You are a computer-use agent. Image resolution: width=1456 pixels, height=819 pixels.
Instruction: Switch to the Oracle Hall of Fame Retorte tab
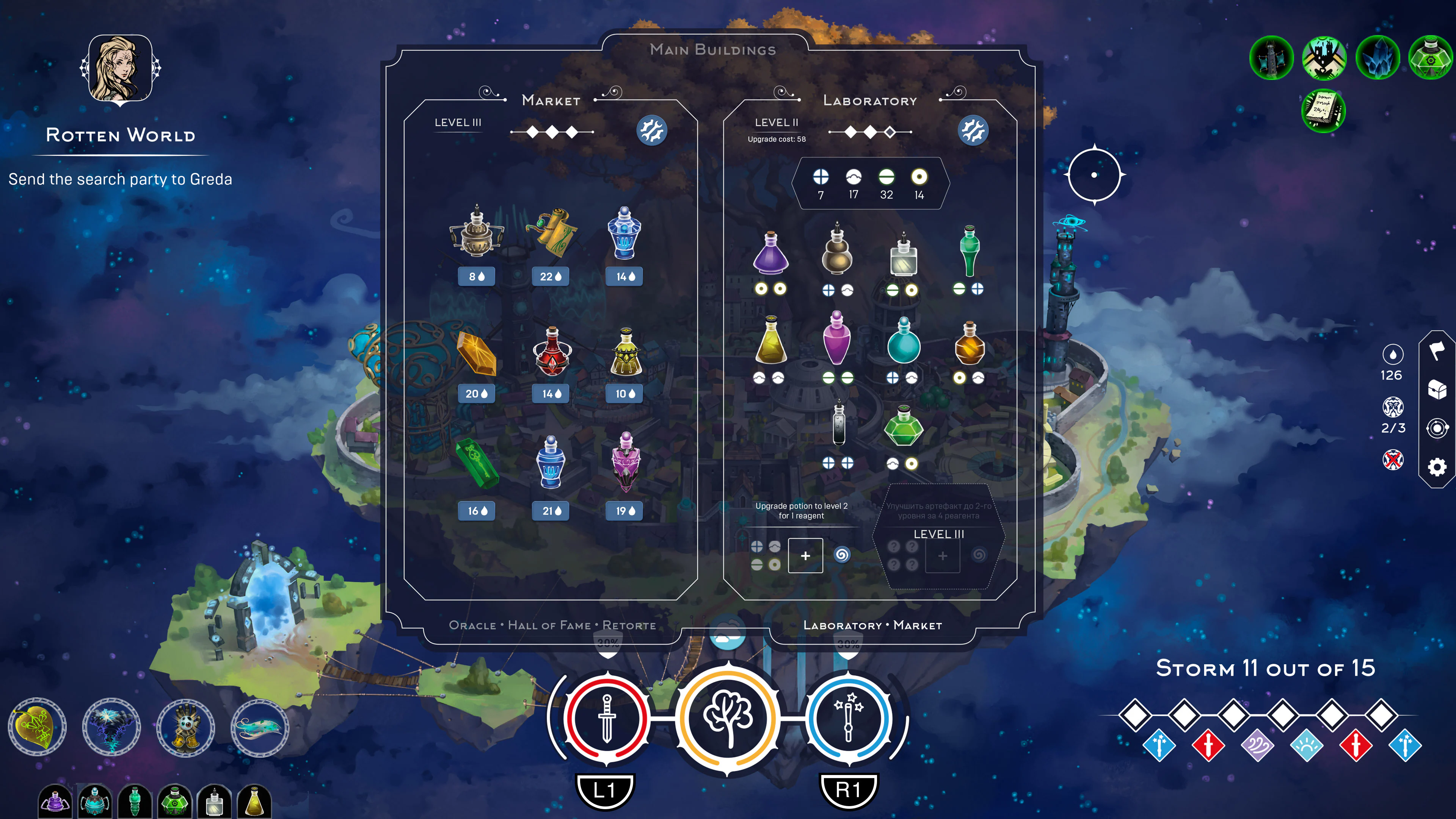click(x=553, y=625)
